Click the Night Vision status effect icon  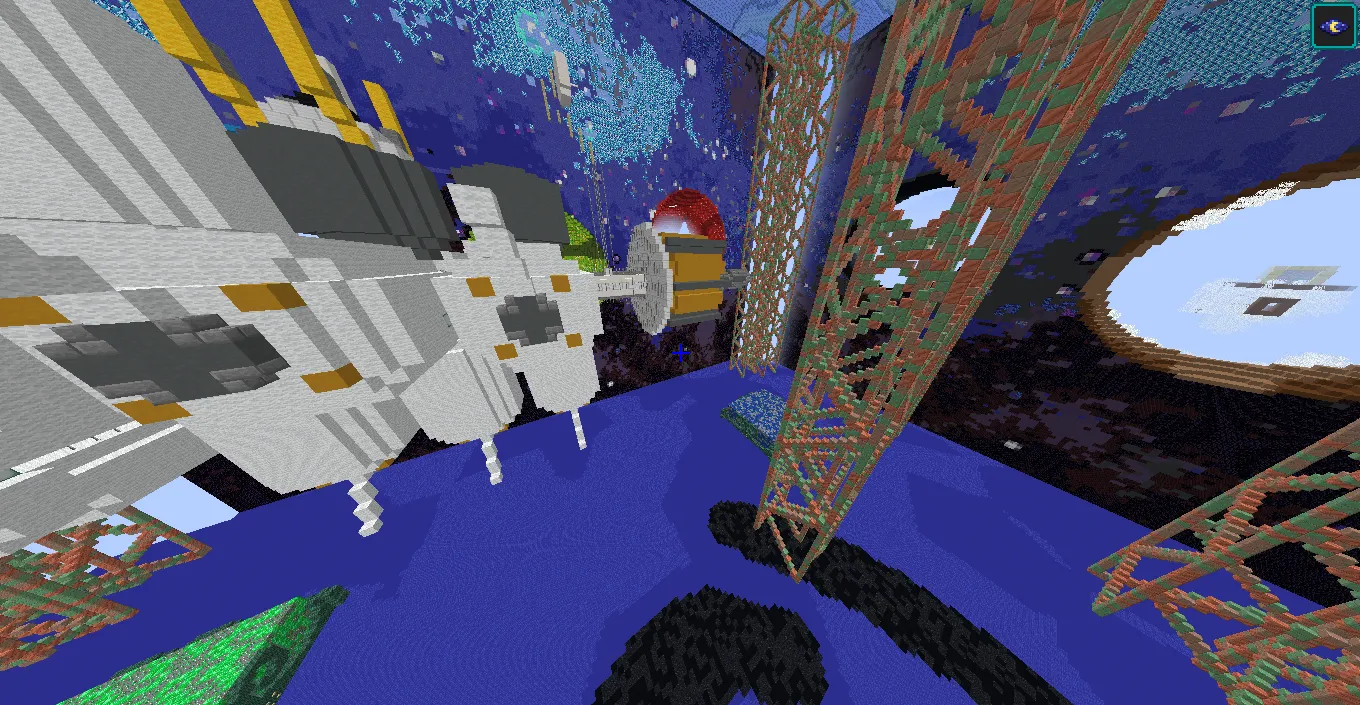point(1334,25)
